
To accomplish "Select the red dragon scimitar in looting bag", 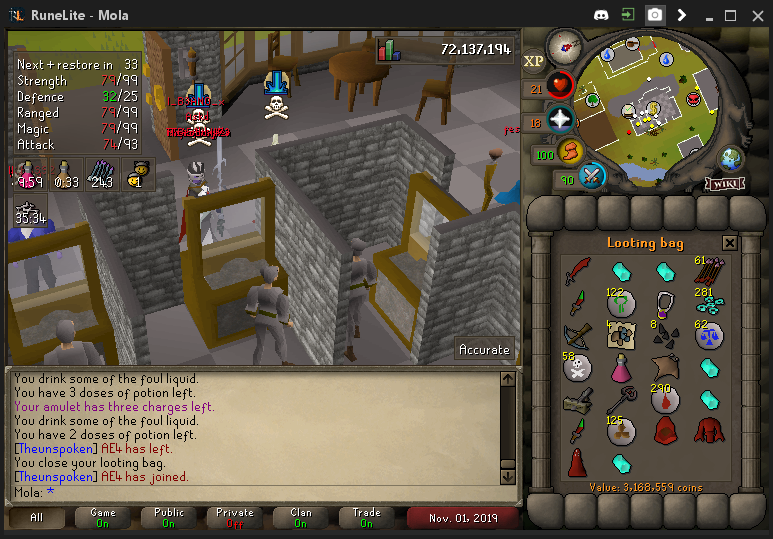I will [x=576, y=271].
